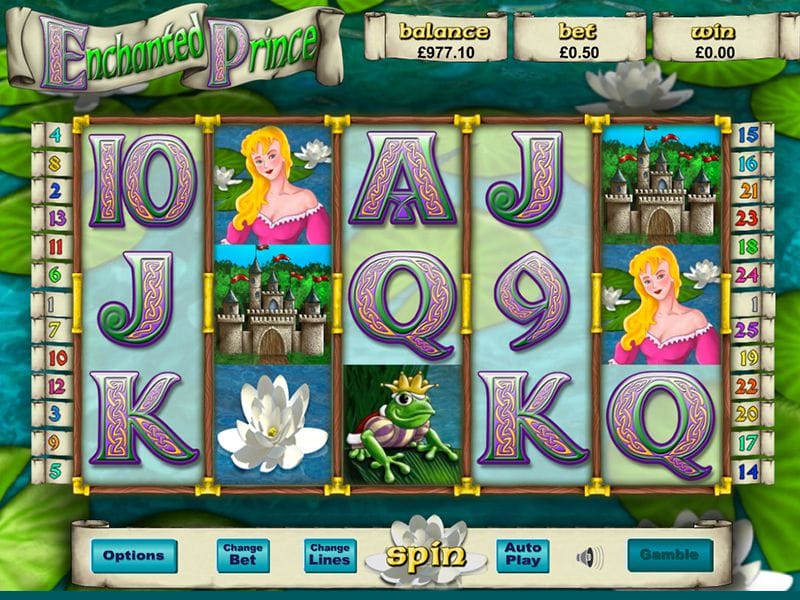Open the Options menu

coord(133,556)
